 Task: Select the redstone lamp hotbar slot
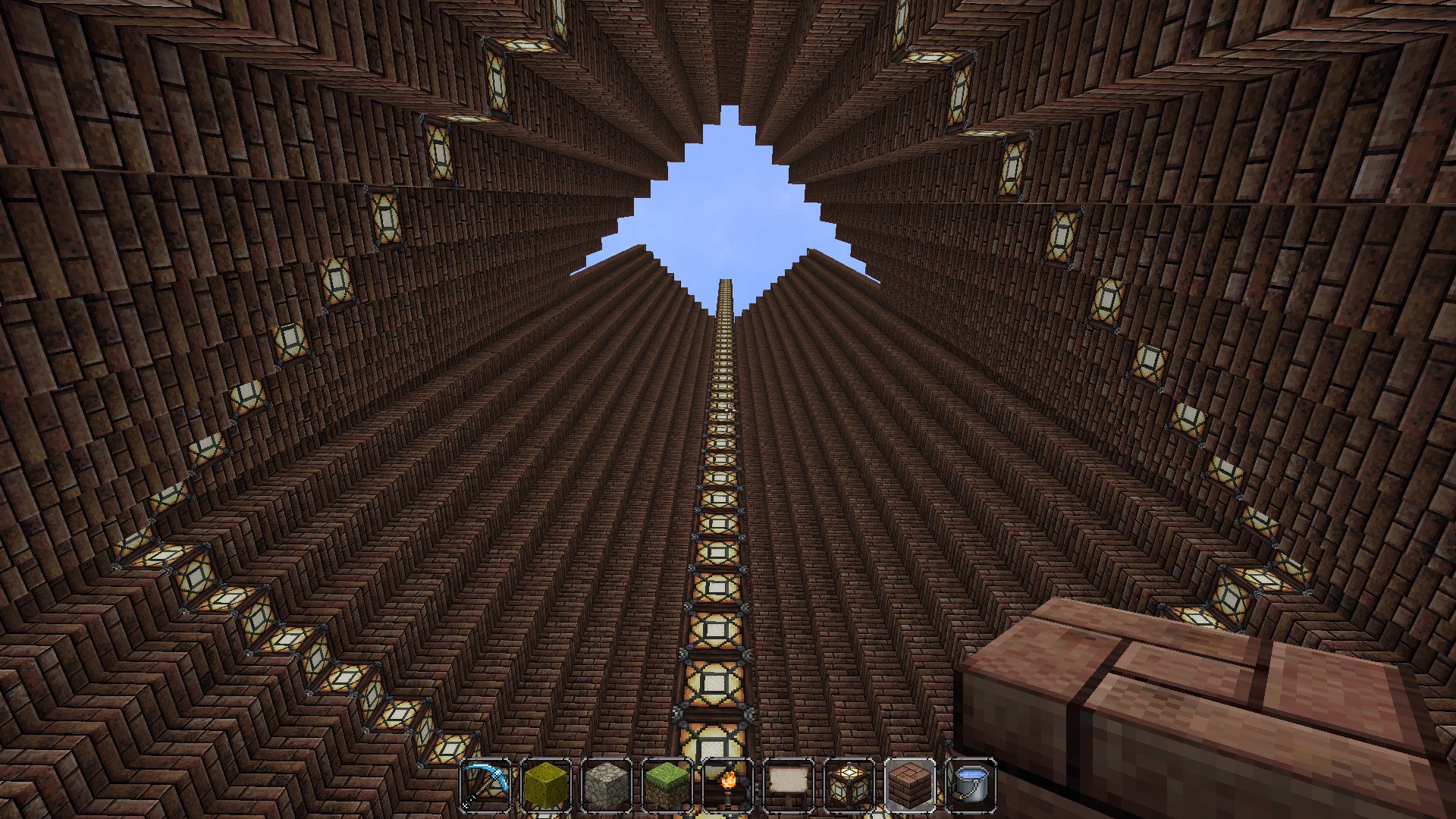(x=849, y=784)
